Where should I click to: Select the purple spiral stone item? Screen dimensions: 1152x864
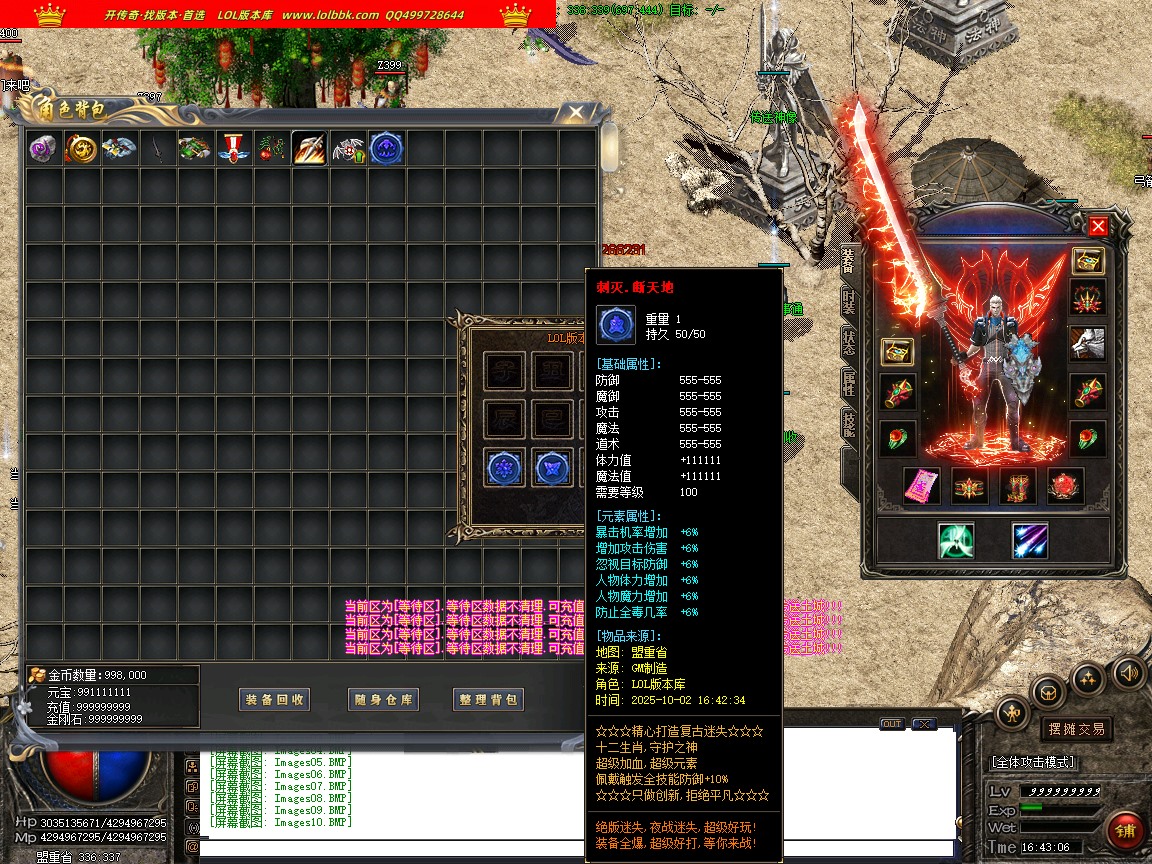(x=44, y=149)
